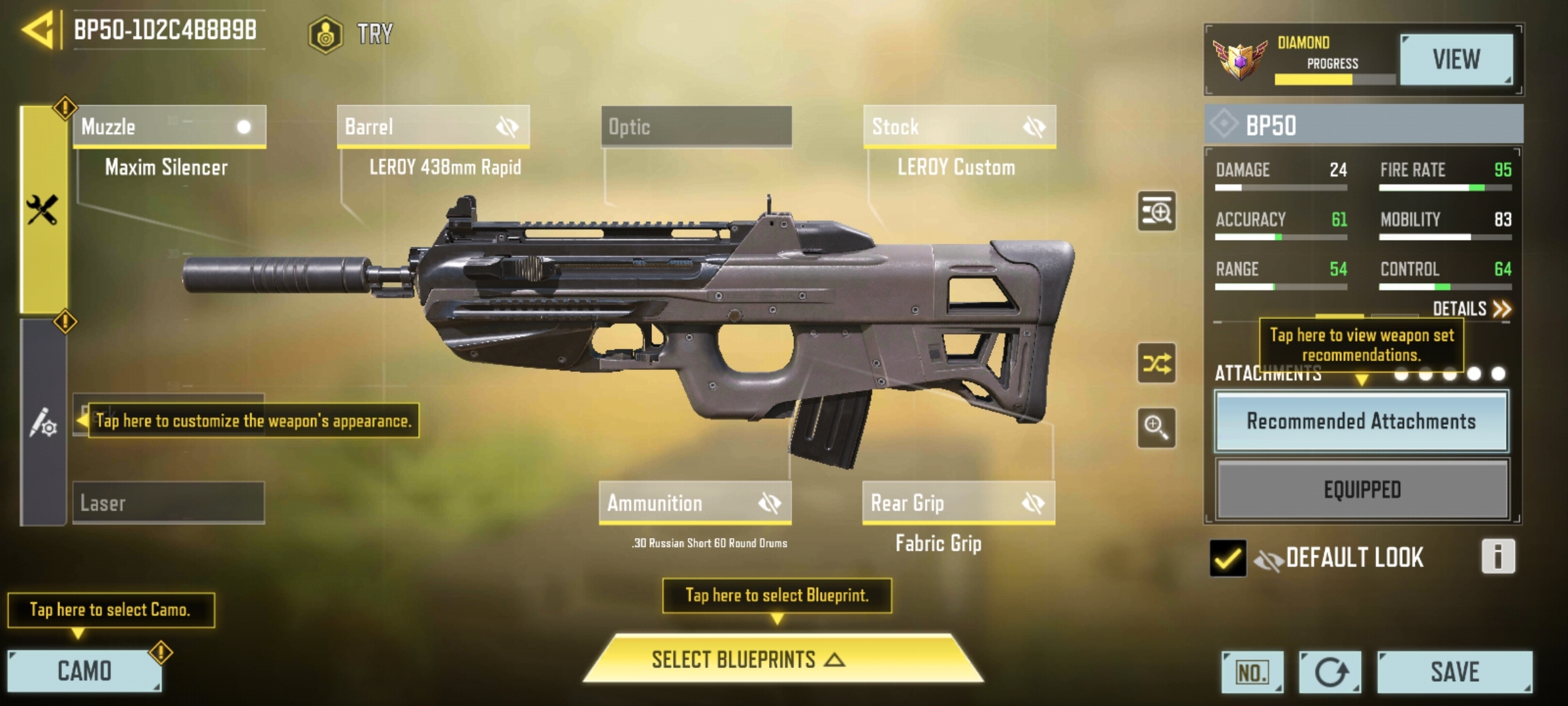Open Default Look info button
1568x706 pixels.
point(1497,557)
